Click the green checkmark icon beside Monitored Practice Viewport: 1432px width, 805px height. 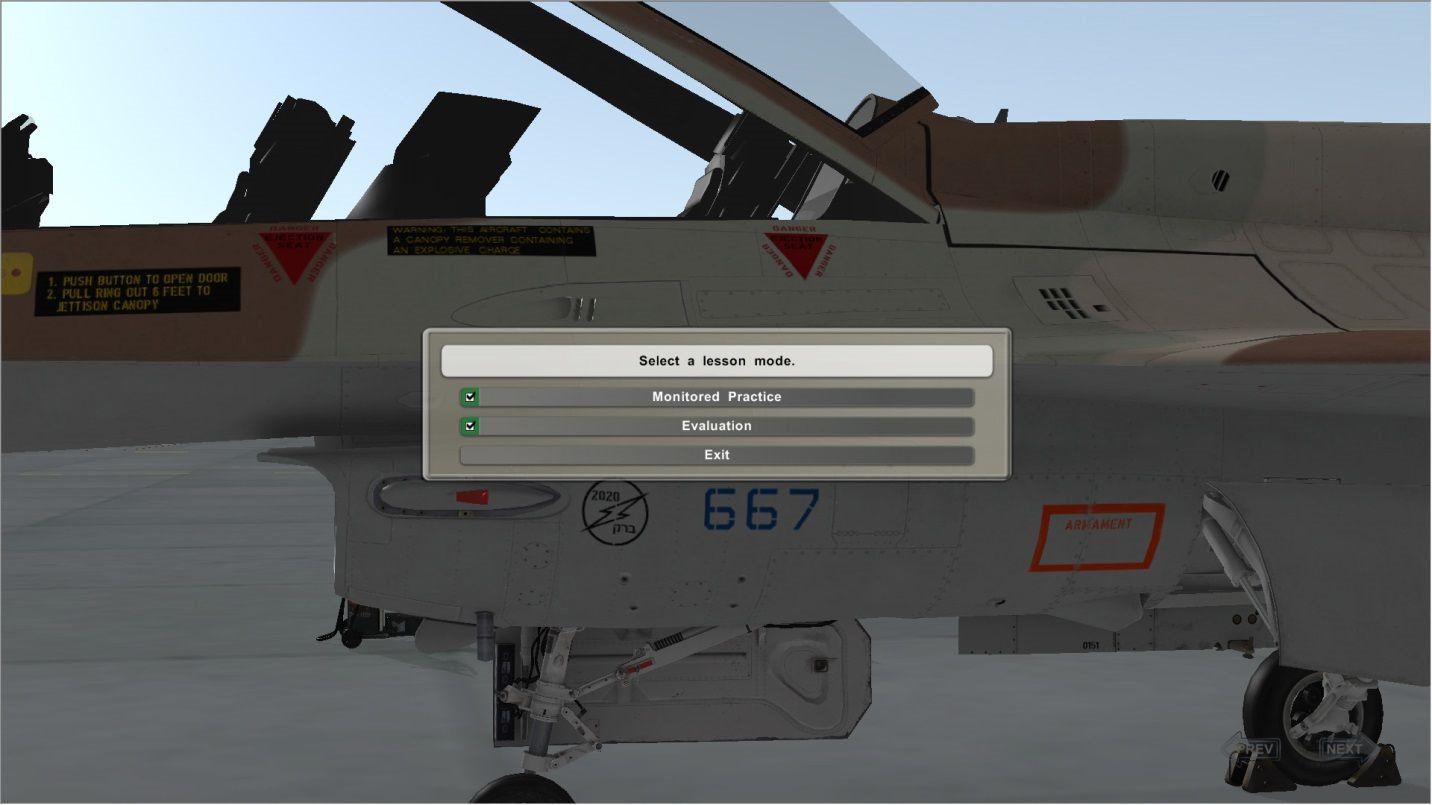468,396
